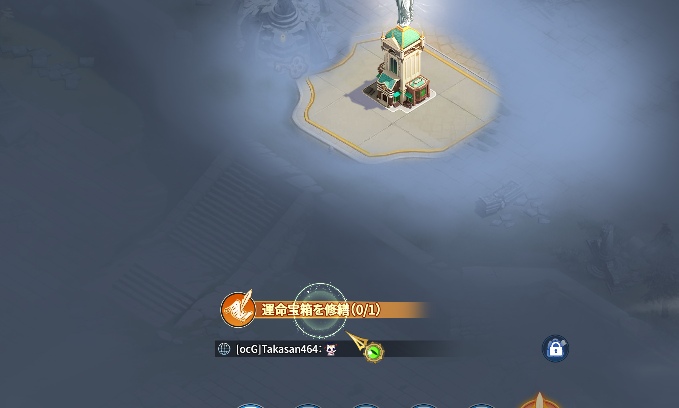679x408 pixels.
Task: Toggle the blue padlock lock button
Action: click(x=555, y=348)
